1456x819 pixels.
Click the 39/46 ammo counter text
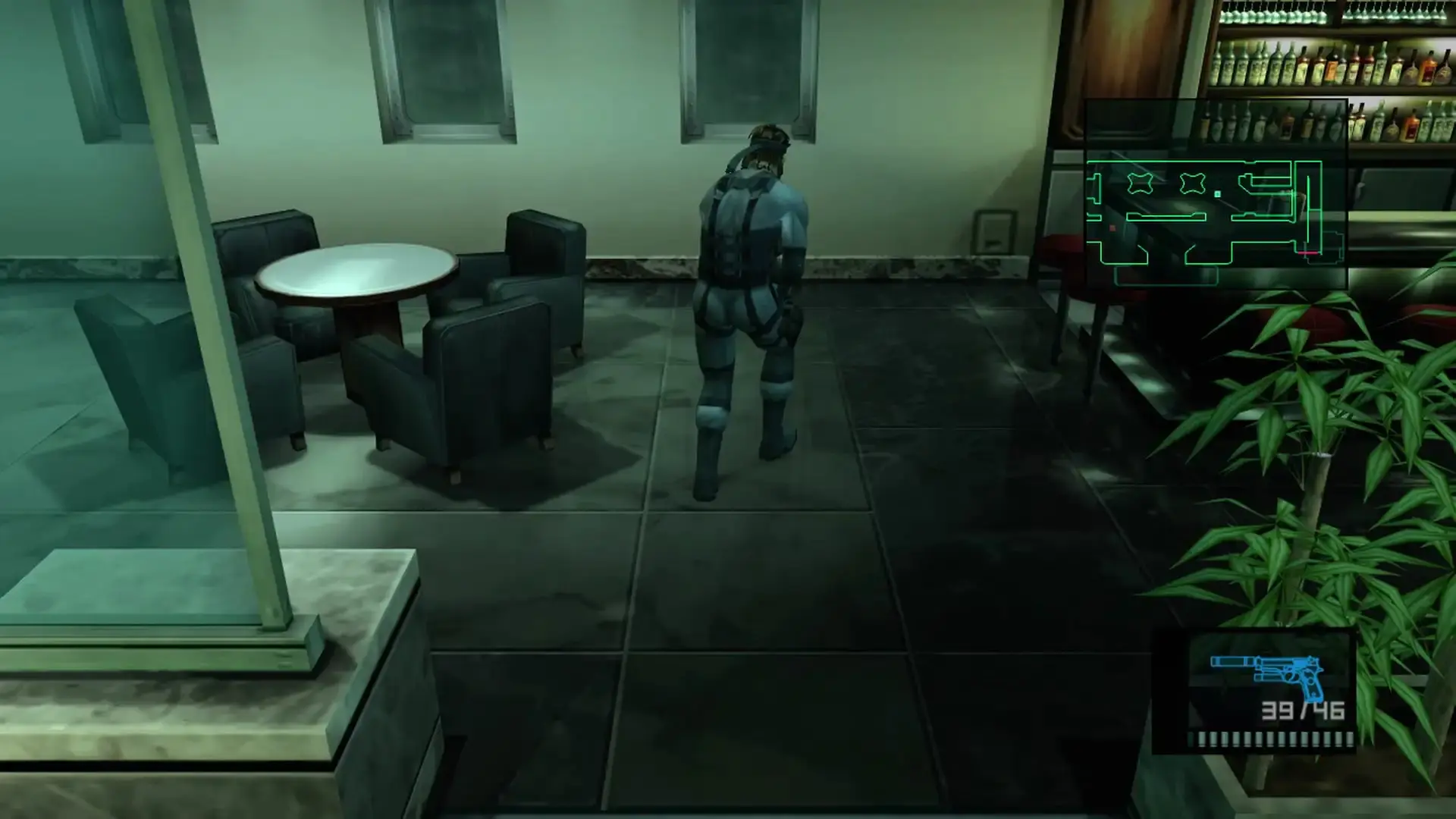1301,711
